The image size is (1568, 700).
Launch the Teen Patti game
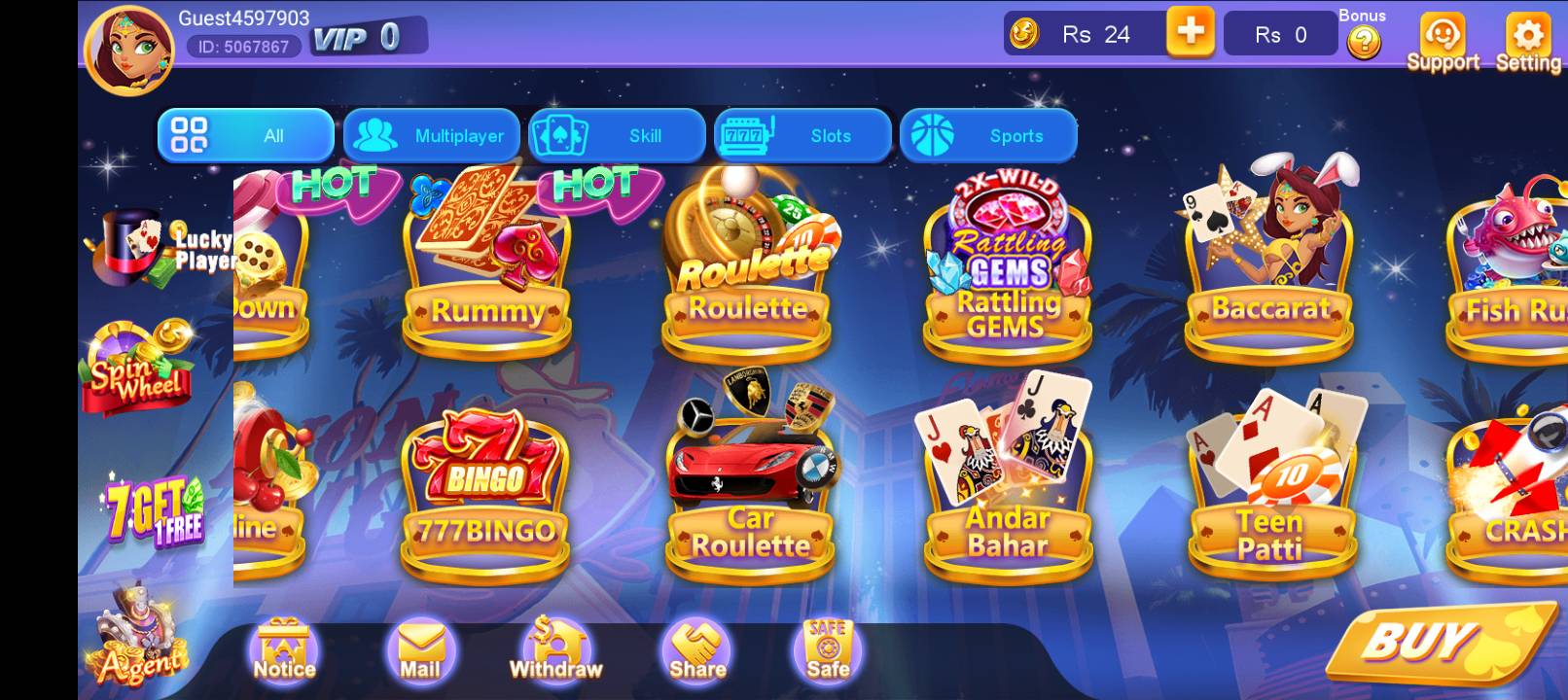click(1269, 476)
